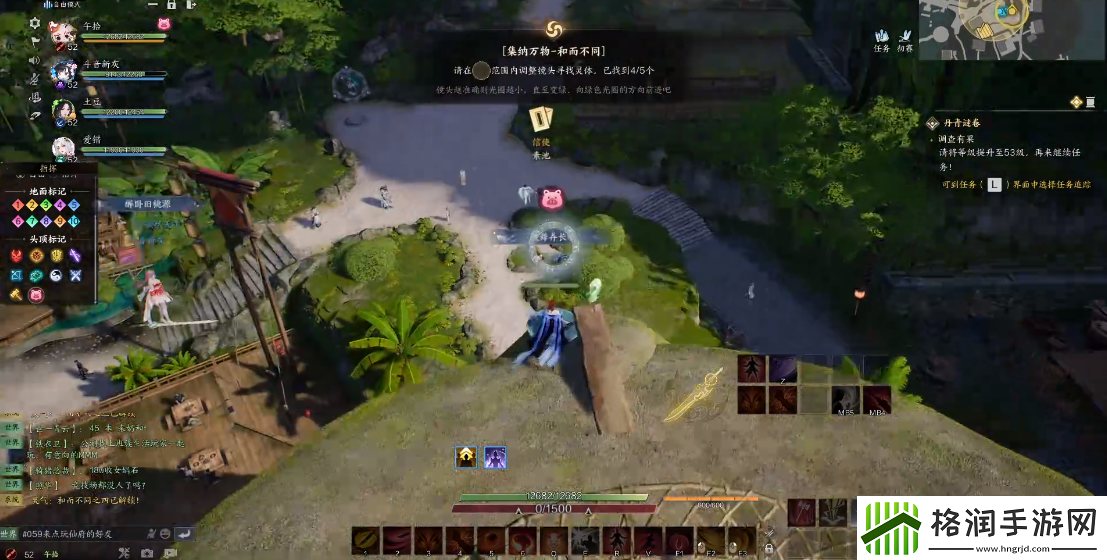
Task: Place ground marker number 5
Action: [x=74, y=205]
